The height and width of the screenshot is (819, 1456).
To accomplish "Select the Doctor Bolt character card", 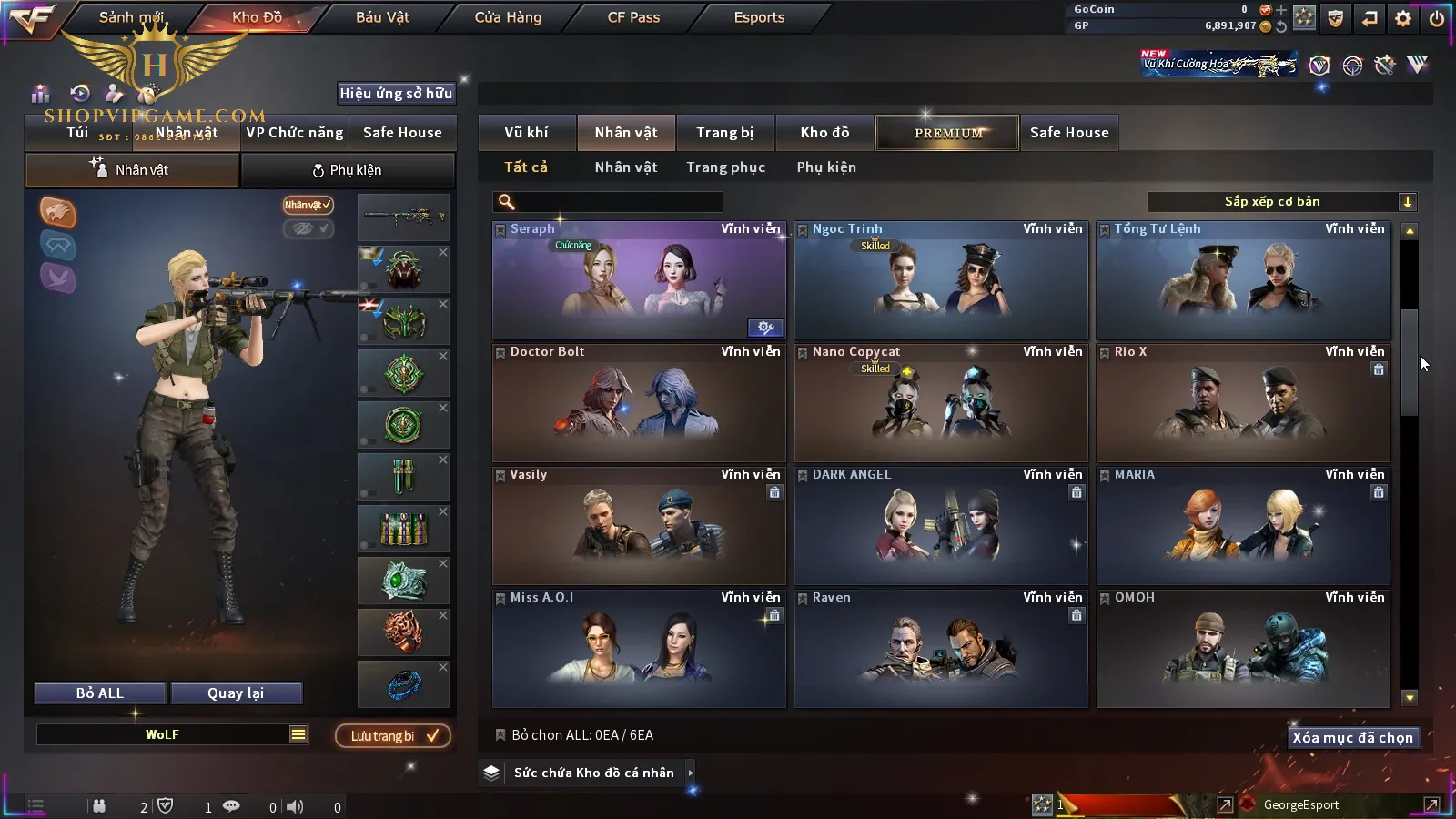I will 638,405.
